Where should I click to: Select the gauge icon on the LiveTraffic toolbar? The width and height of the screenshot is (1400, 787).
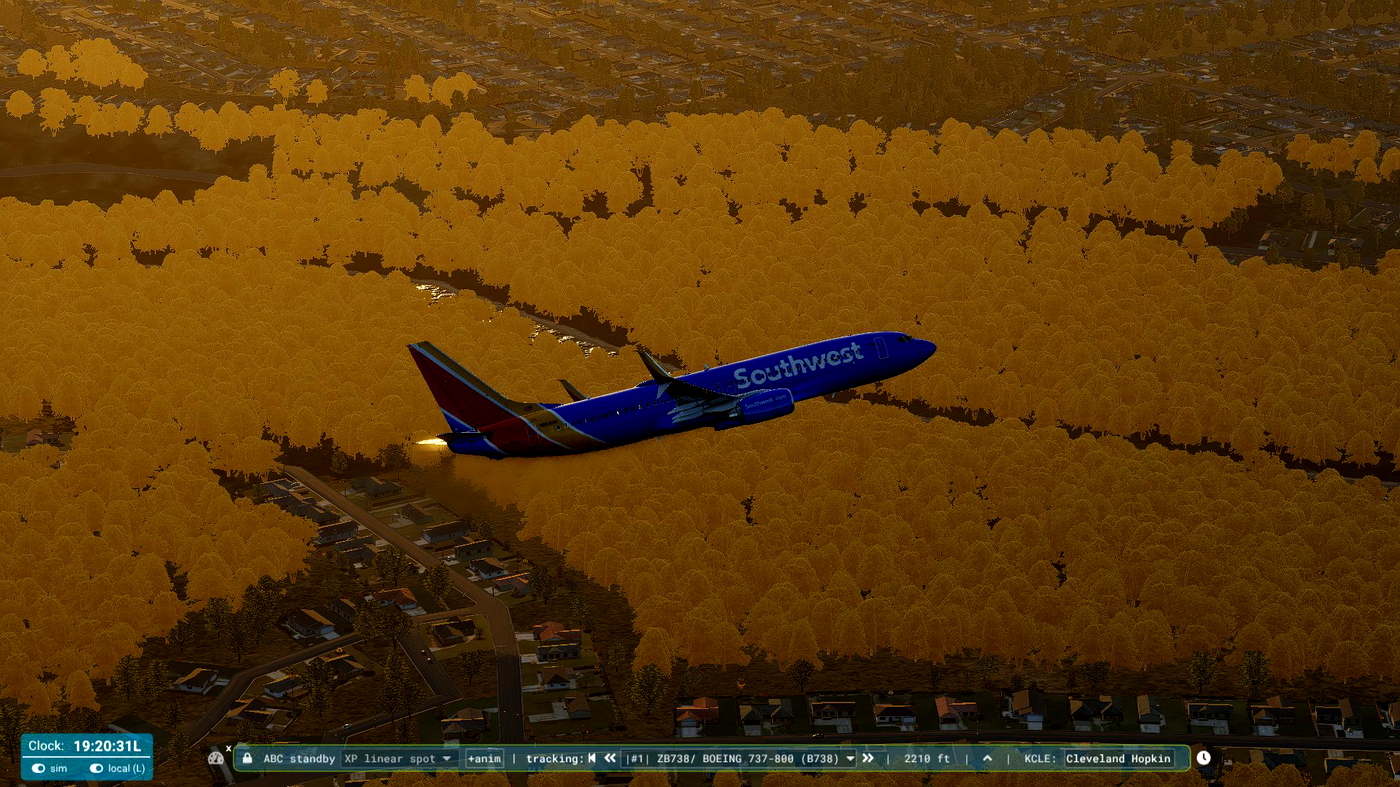coord(215,758)
